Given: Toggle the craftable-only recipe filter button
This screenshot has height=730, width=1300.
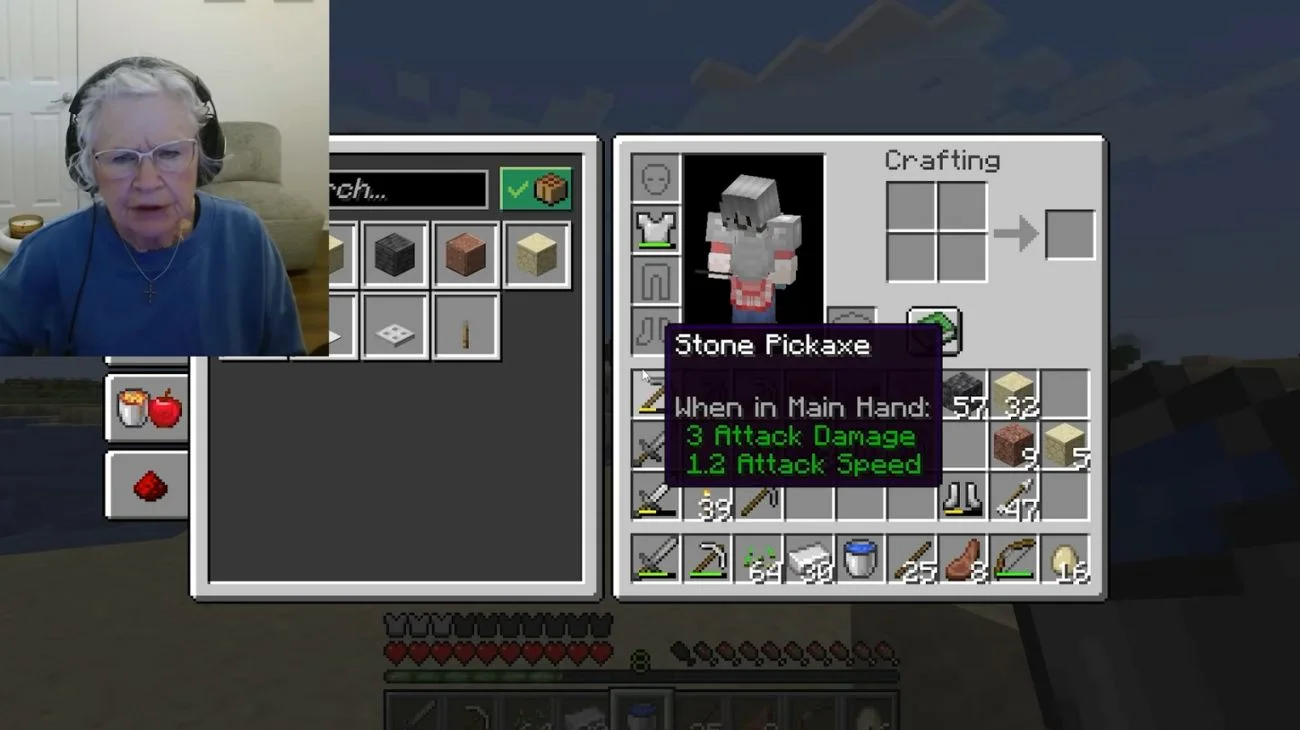Looking at the screenshot, I should (x=536, y=189).
